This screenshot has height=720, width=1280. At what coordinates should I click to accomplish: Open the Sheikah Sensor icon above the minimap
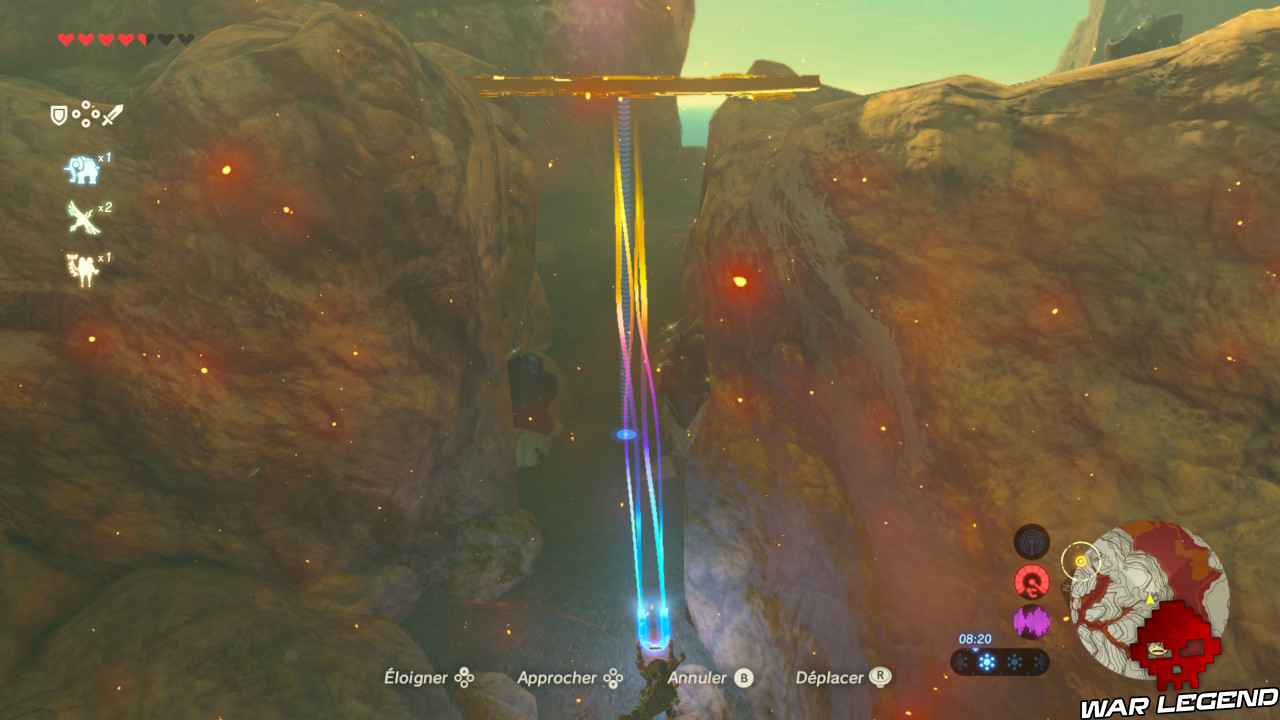[1033, 541]
